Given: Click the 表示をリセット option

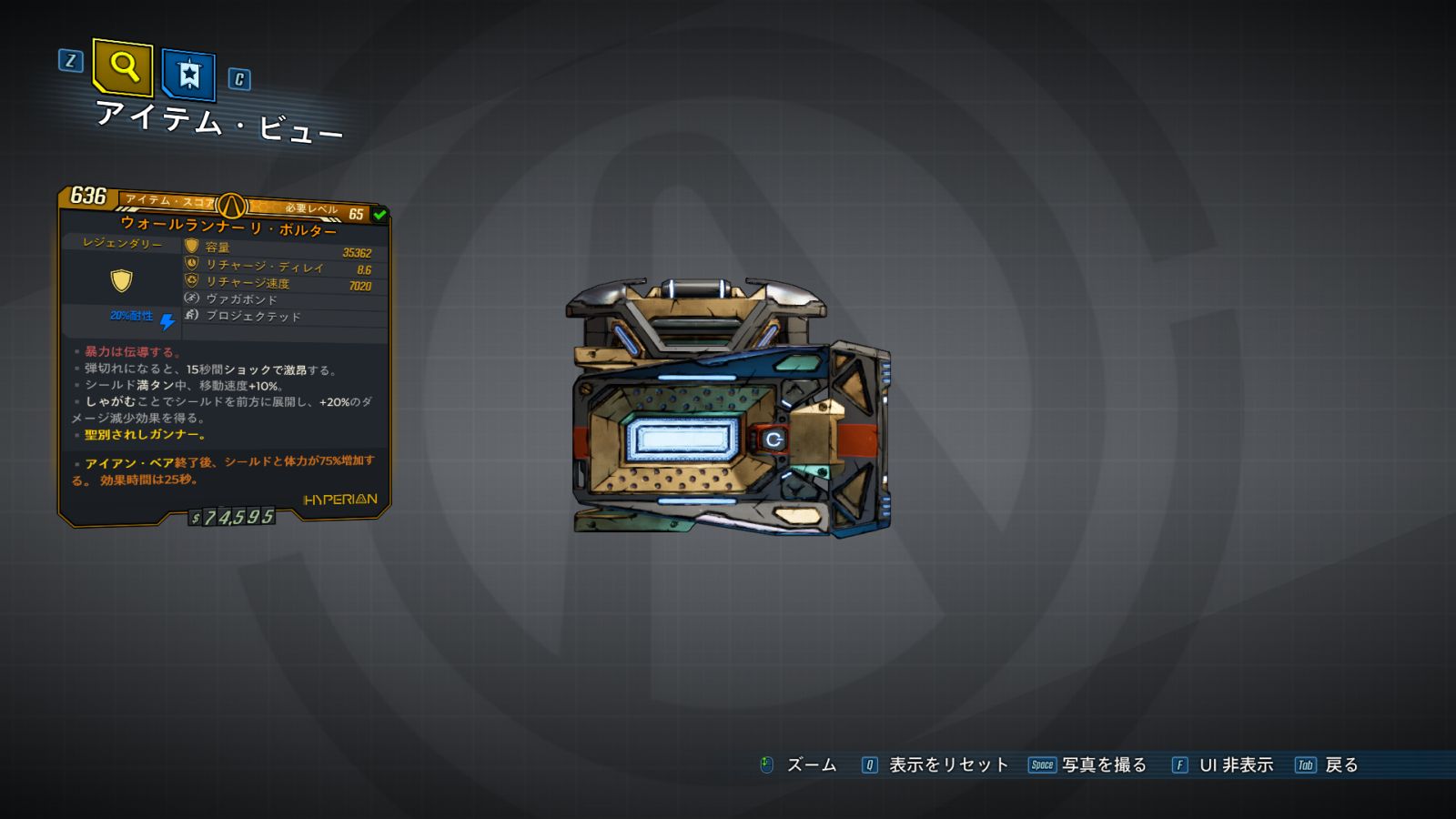Looking at the screenshot, I should pos(947,765).
